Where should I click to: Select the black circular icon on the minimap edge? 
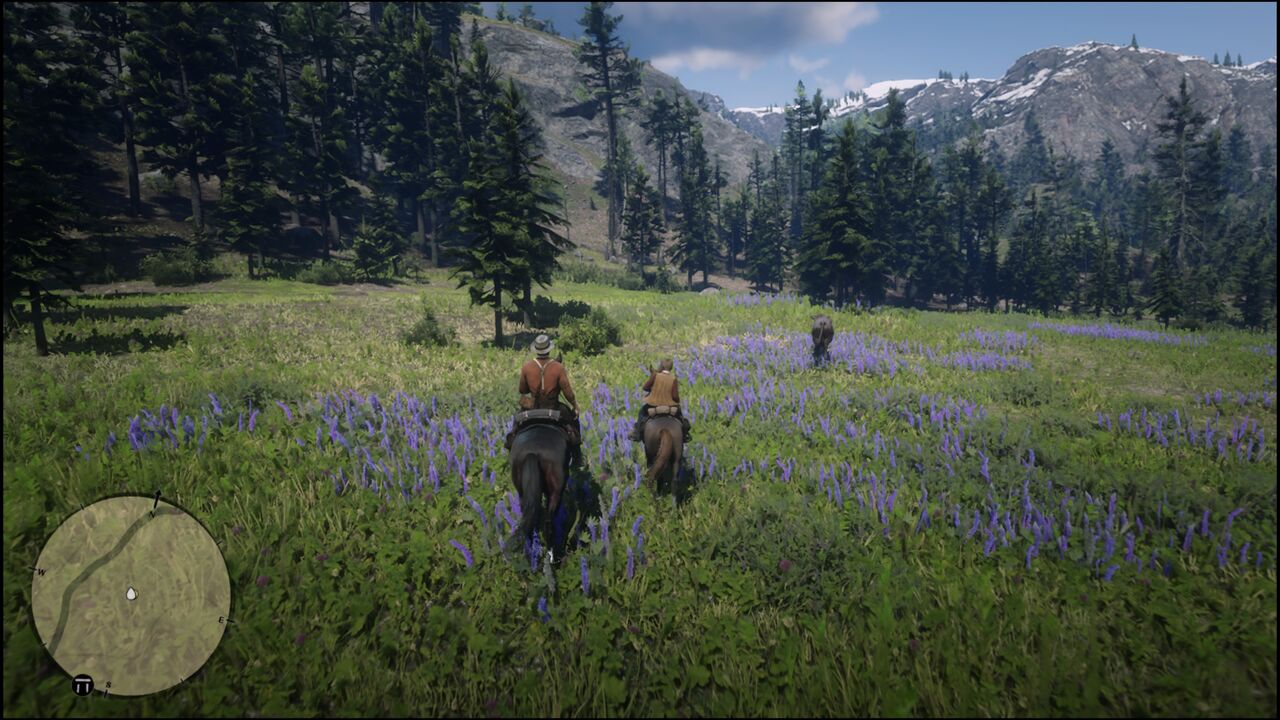(x=83, y=683)
